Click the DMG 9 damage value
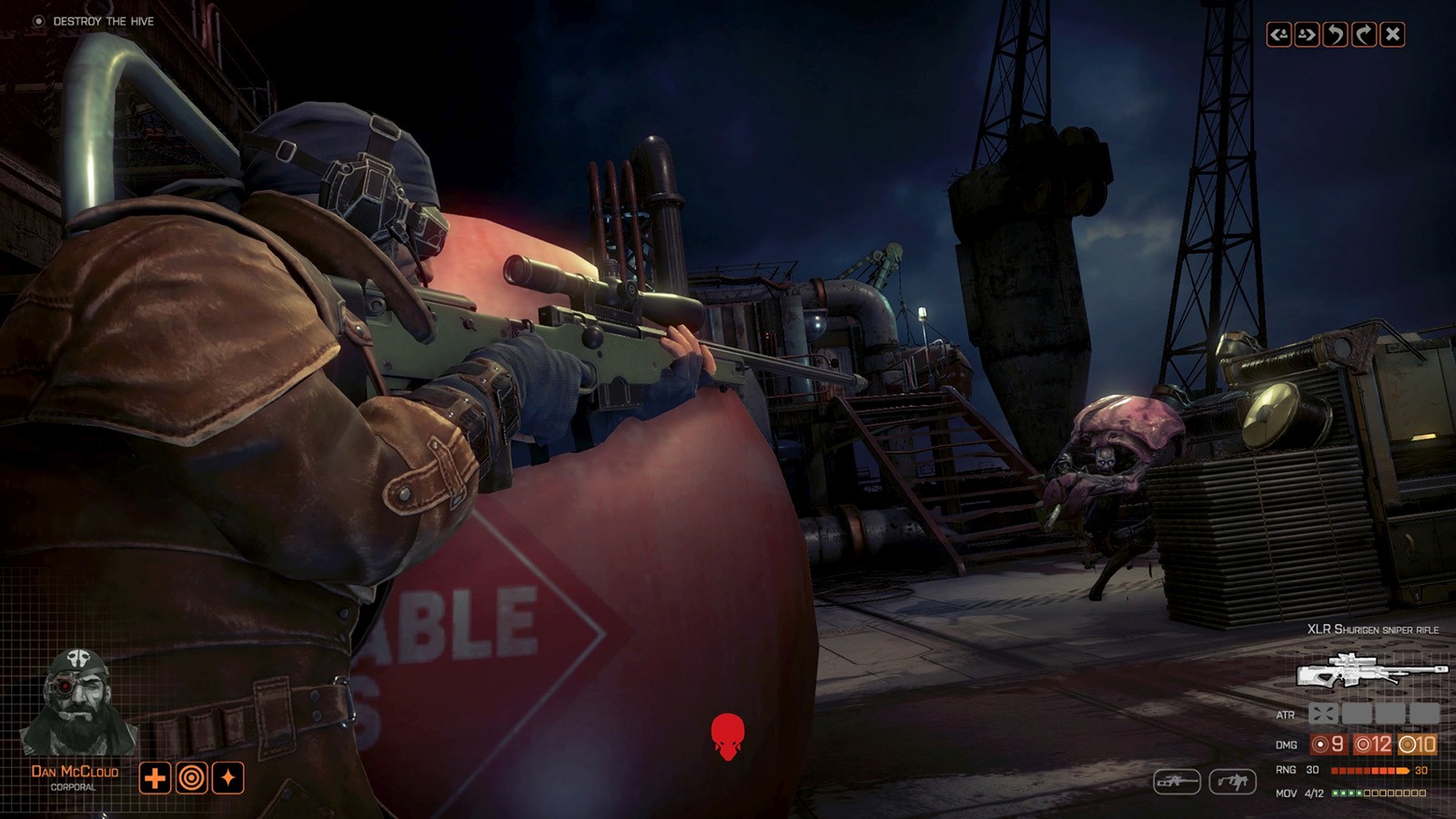The image size is (1456, 819). coord(1330,744)
